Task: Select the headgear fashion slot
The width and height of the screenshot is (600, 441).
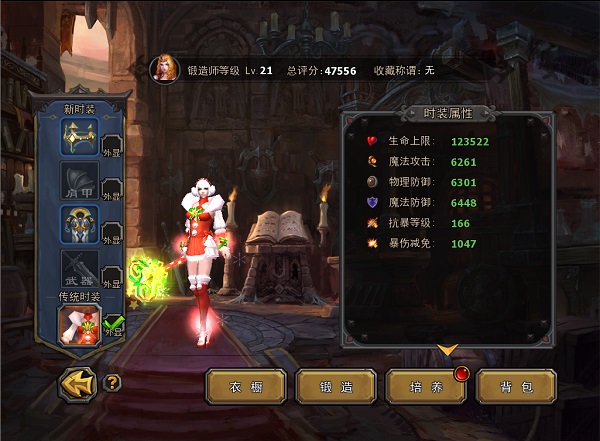Action: tap(80, 137)
